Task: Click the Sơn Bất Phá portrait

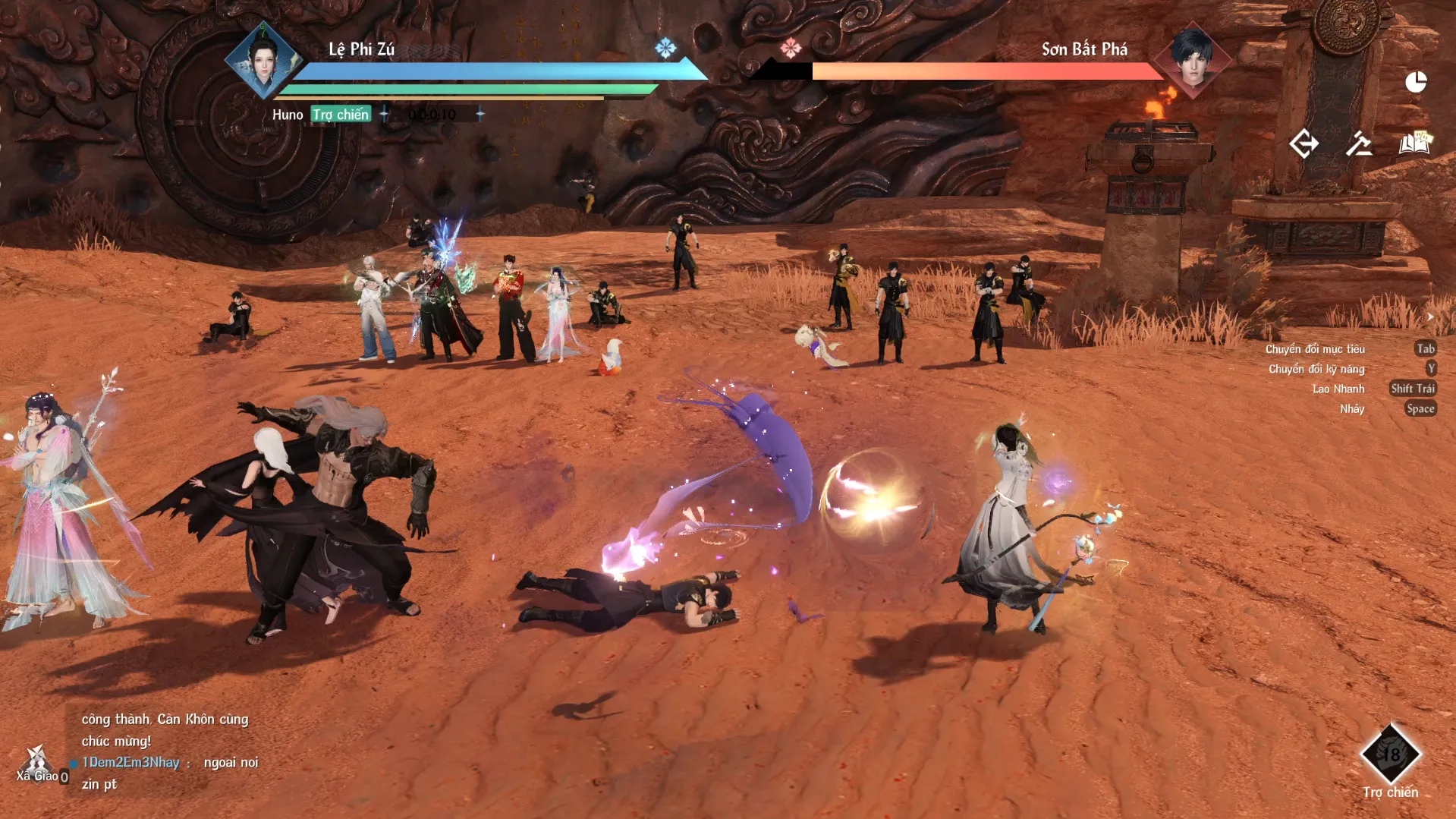Action: 1192,61
